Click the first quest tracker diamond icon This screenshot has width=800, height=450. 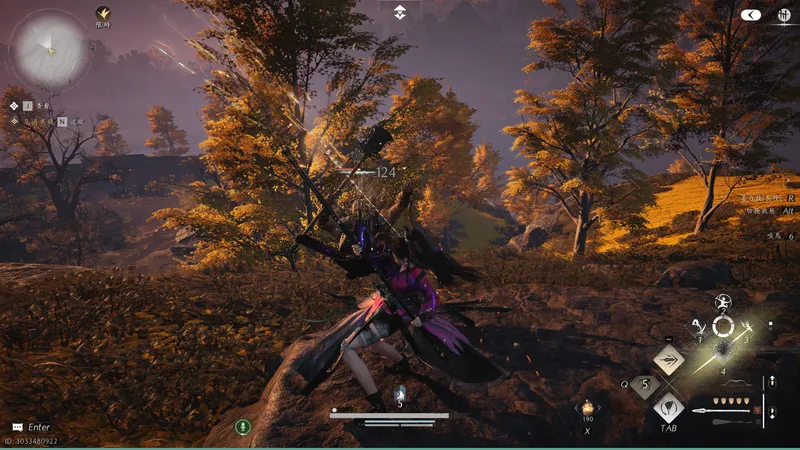pos(14,104)
